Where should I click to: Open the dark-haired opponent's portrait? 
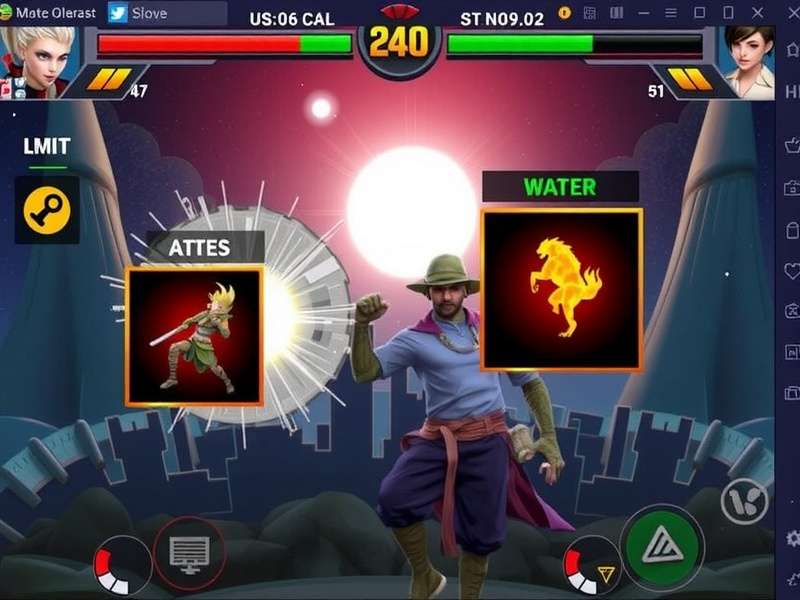coord(748,60)
